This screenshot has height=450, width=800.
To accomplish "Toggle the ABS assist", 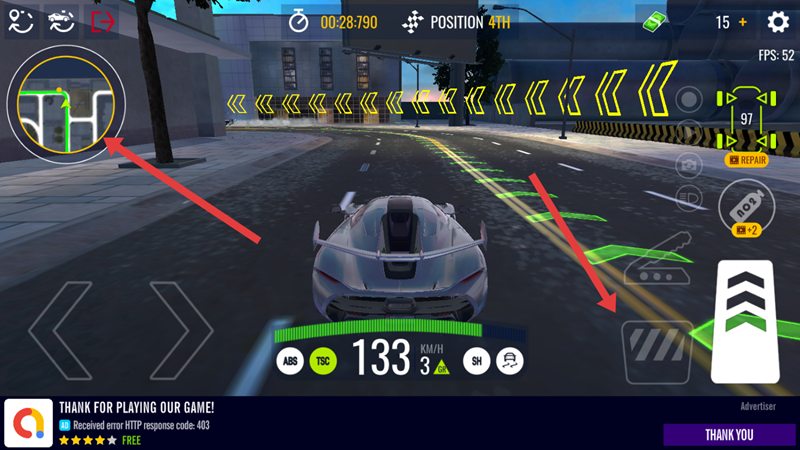I will point(290,361).
